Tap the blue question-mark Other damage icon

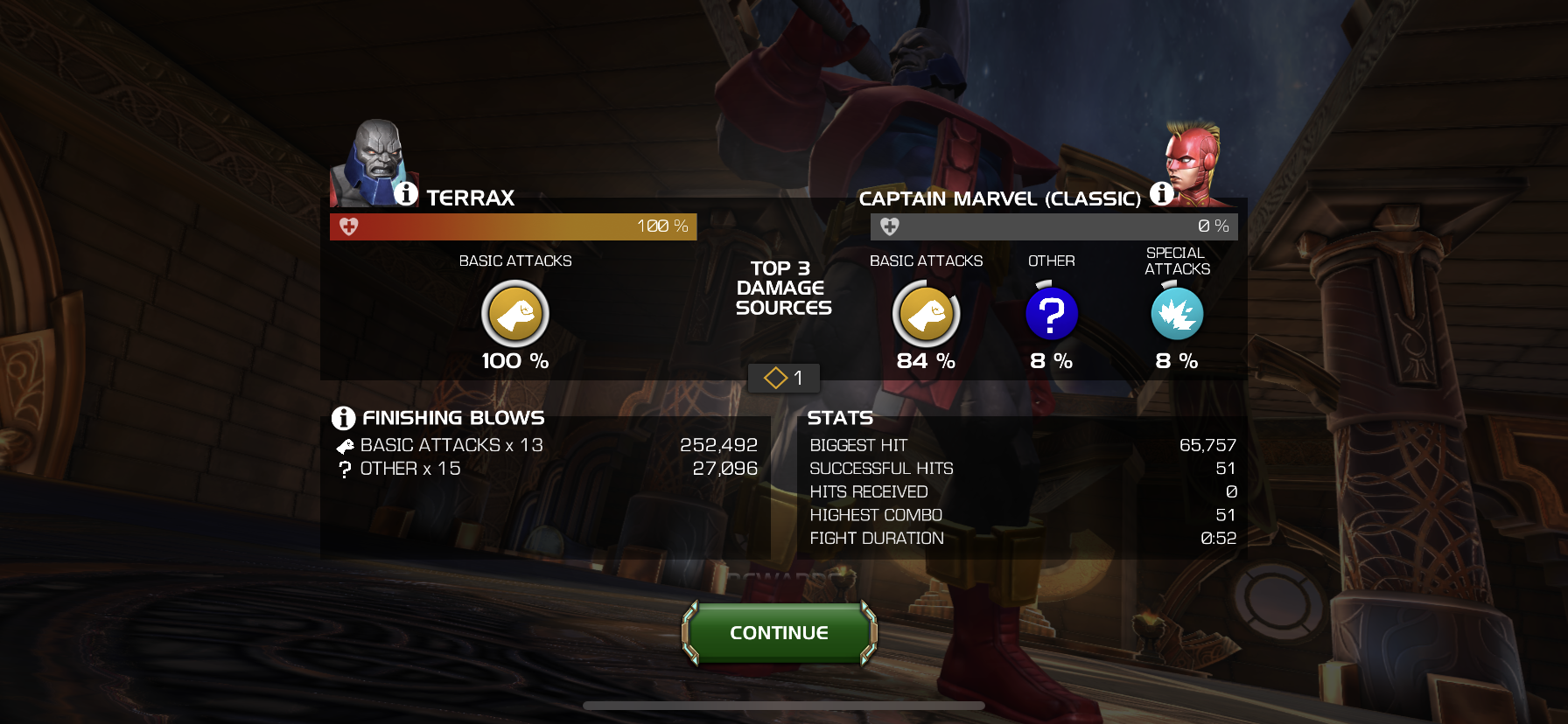tap(1051, 314)
